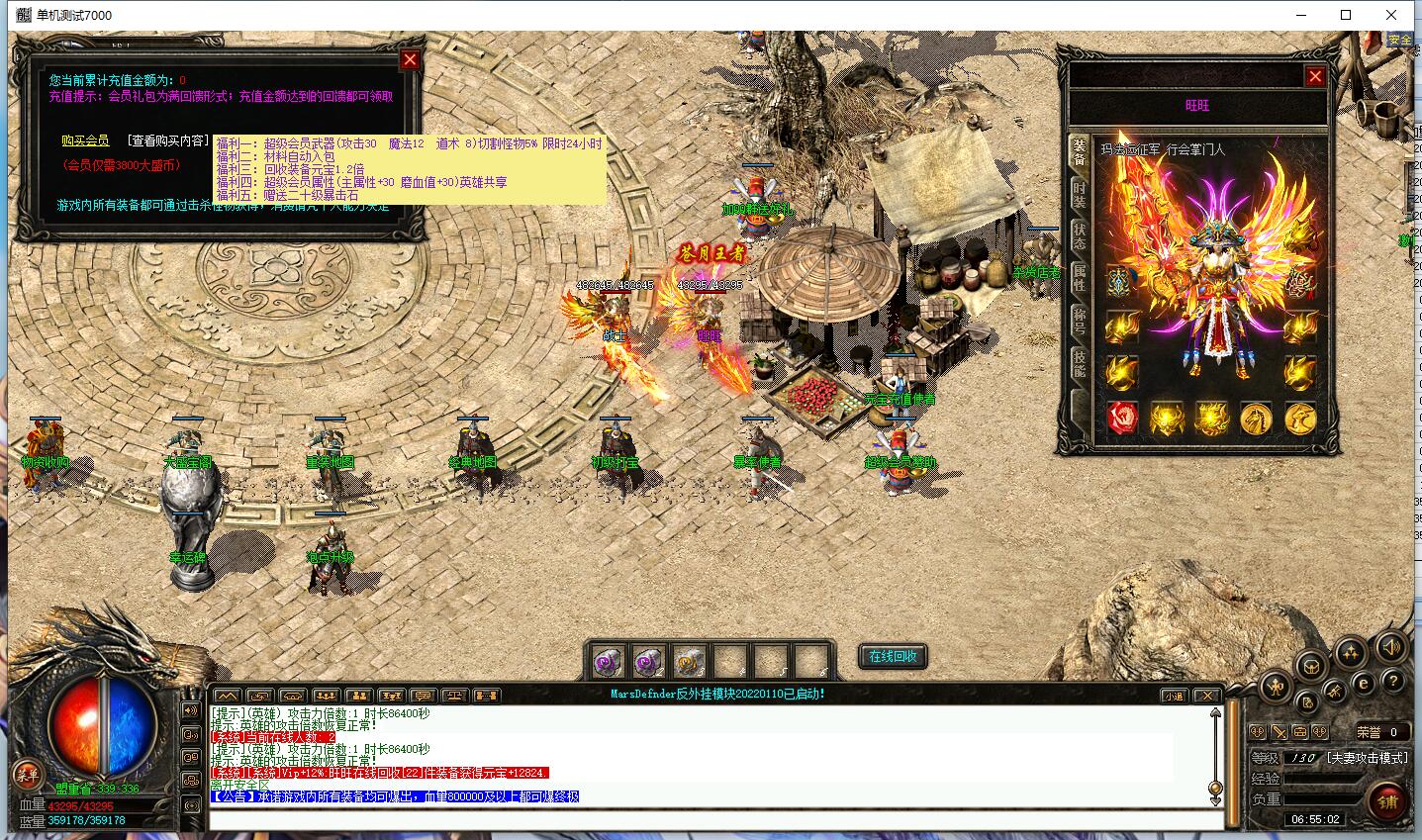Show the 称号 tab
1422x840 pixels.
(x=1079, y=322)
